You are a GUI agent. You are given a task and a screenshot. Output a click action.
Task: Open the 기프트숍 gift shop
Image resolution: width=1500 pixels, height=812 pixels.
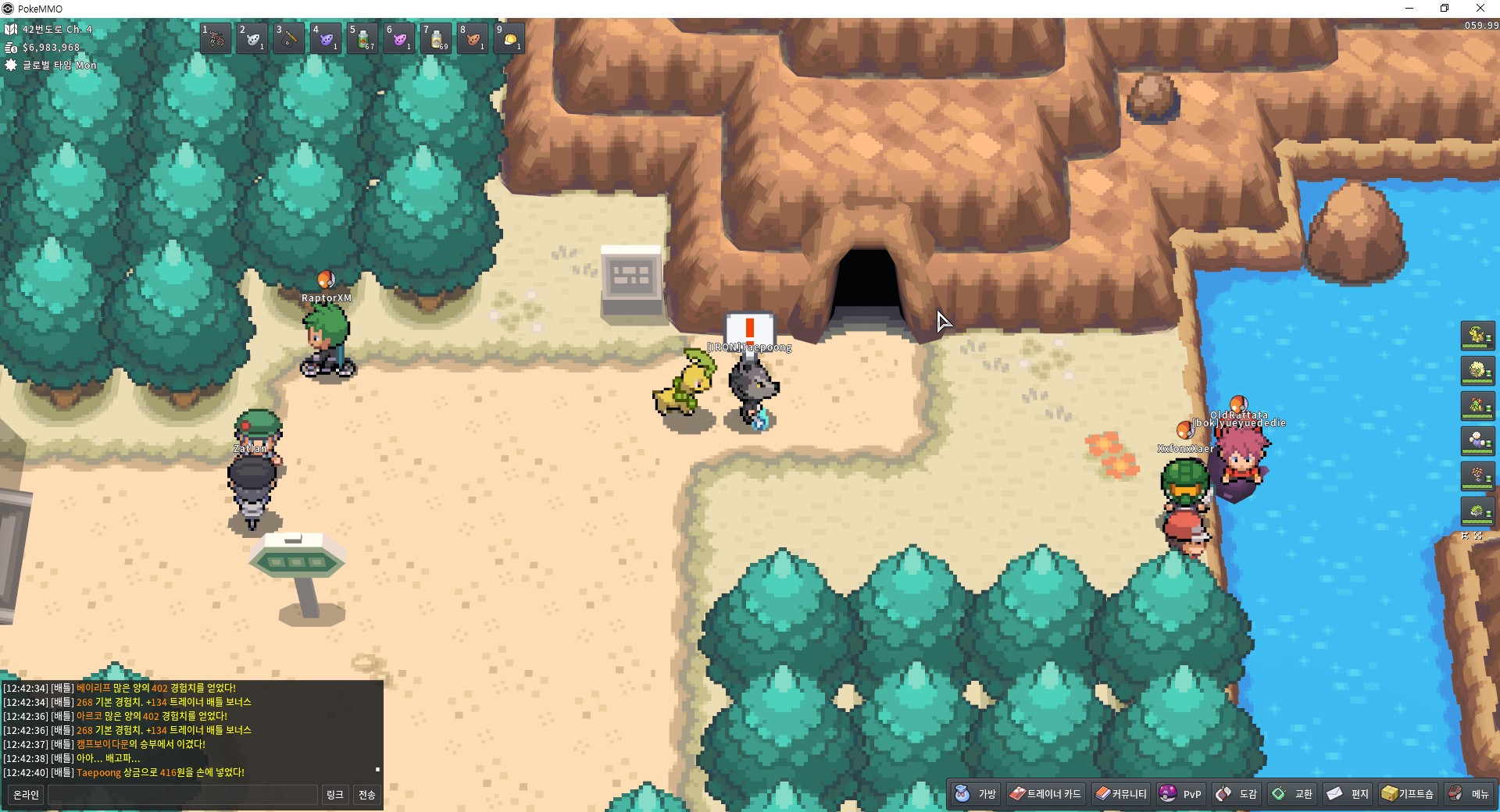click(x=1408, y=793)
